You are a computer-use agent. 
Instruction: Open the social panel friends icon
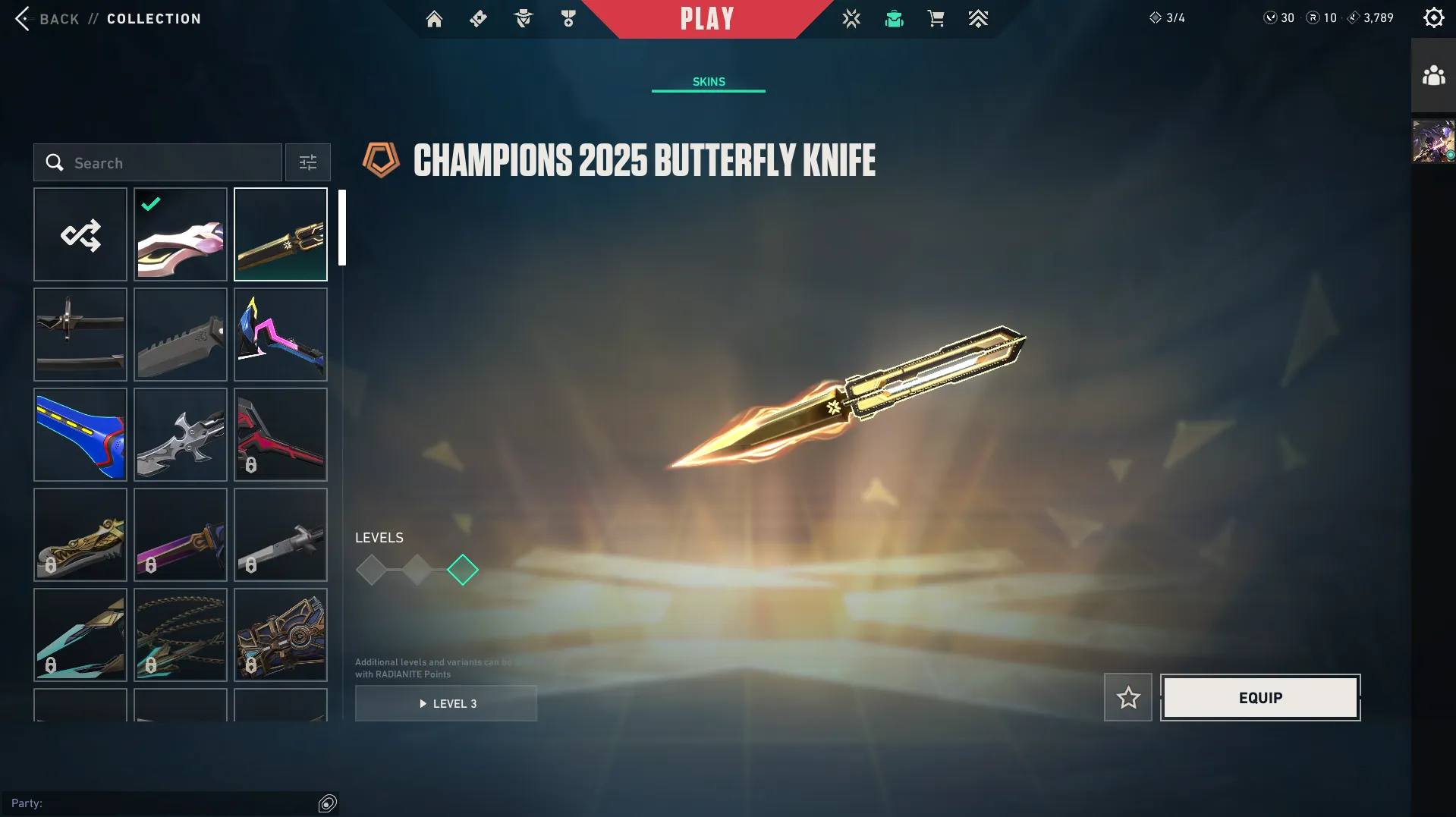(x=1432, y=75)
